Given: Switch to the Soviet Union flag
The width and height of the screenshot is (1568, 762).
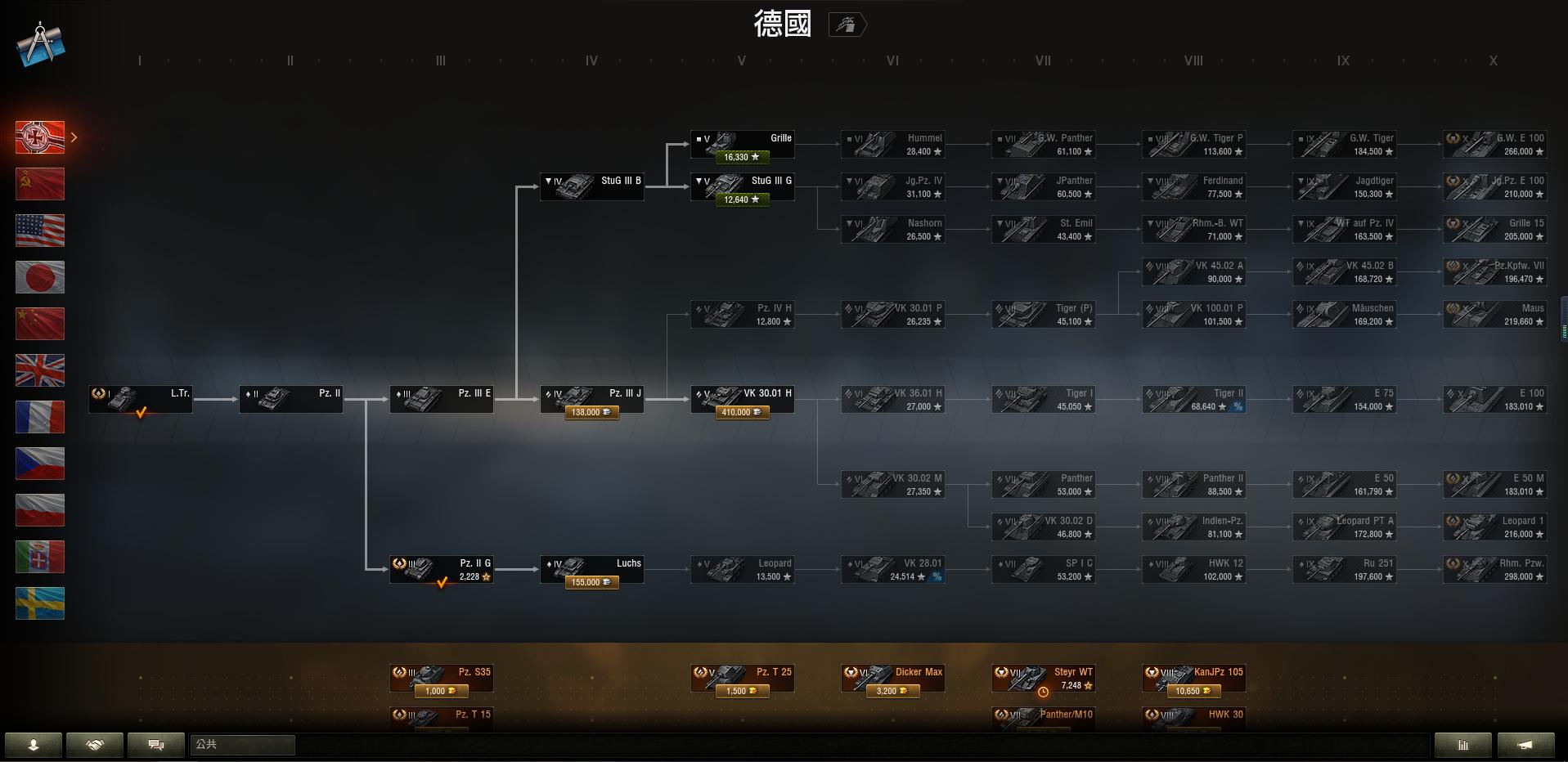Looking at the screenshot, I should pos(40,184).
